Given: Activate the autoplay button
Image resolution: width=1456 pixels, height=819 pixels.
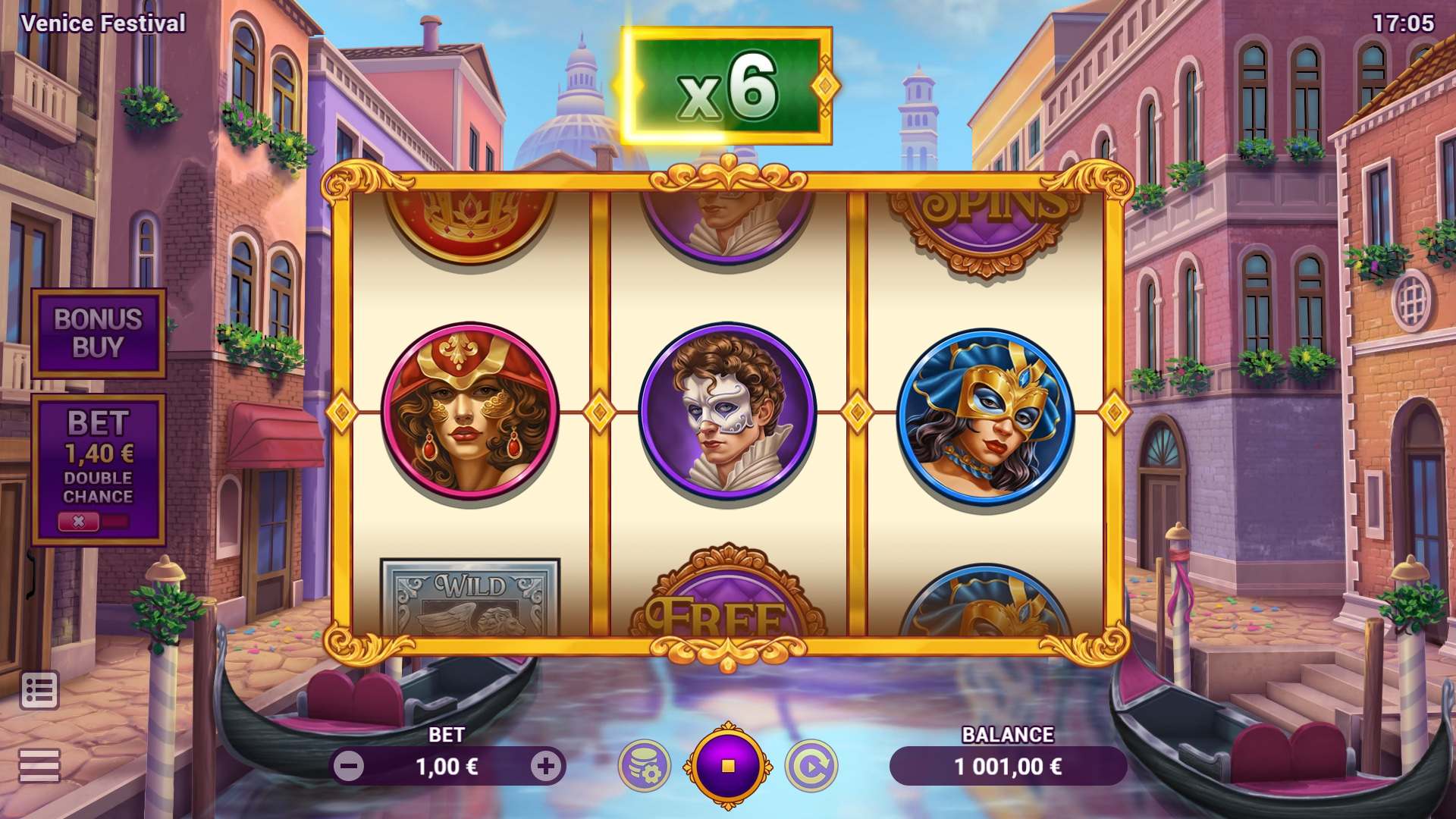Looking at the screenshot, I should coord(811,767).
